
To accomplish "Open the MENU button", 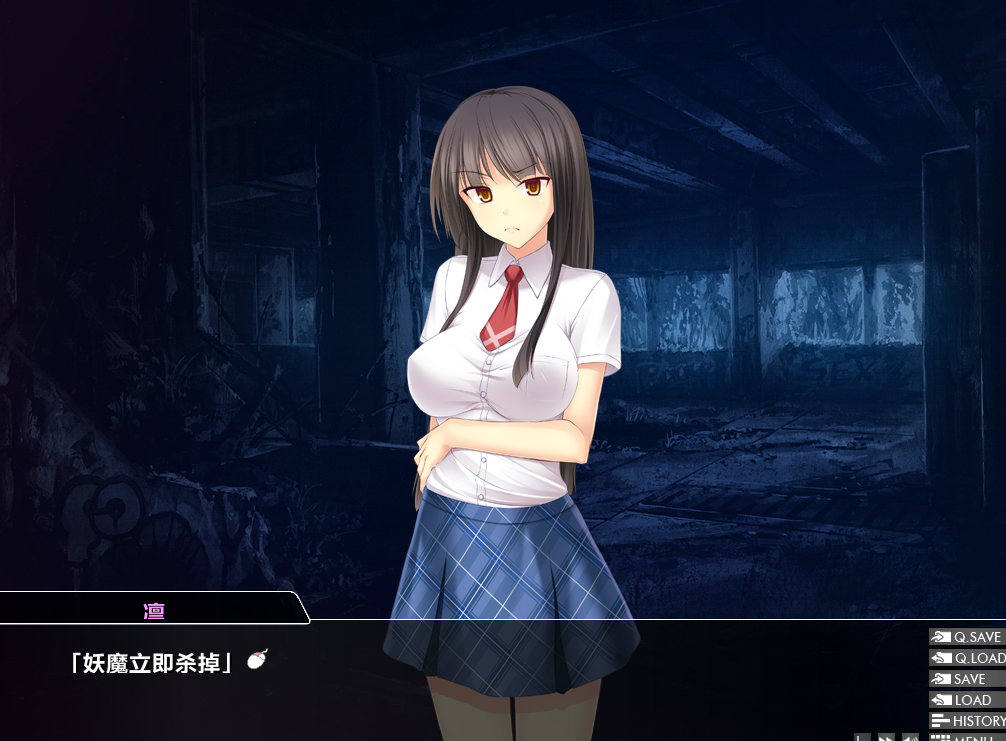I will click(x=966, y=738).
